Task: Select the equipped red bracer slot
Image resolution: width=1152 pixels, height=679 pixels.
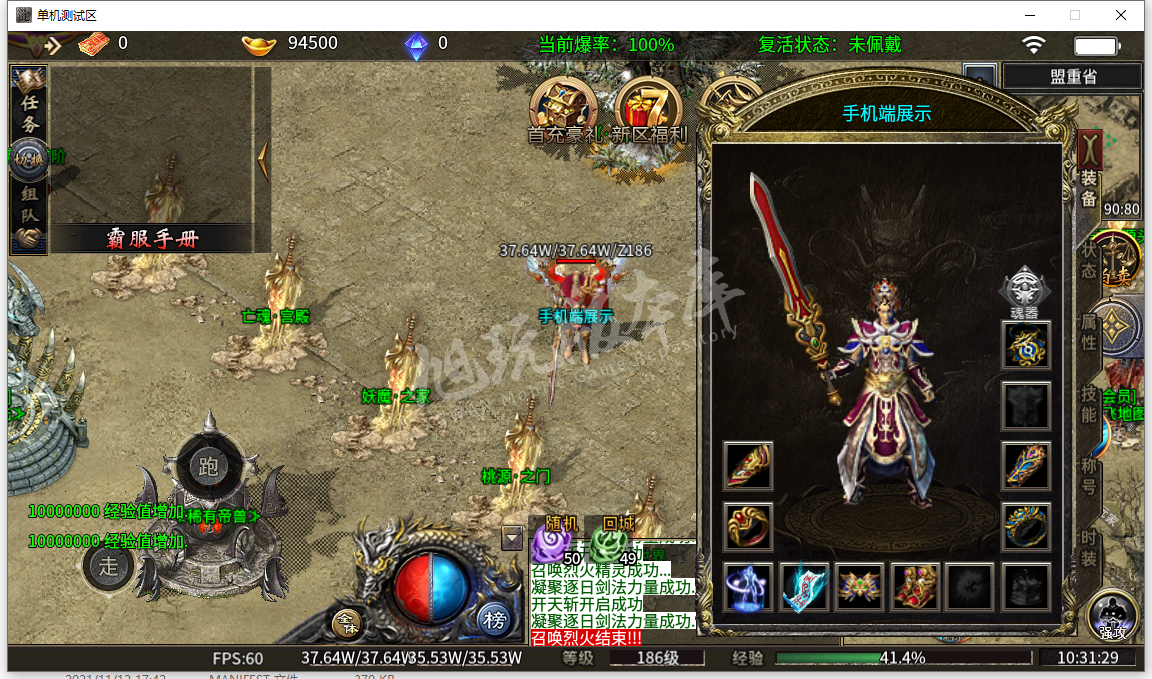Action: (748, 466)
